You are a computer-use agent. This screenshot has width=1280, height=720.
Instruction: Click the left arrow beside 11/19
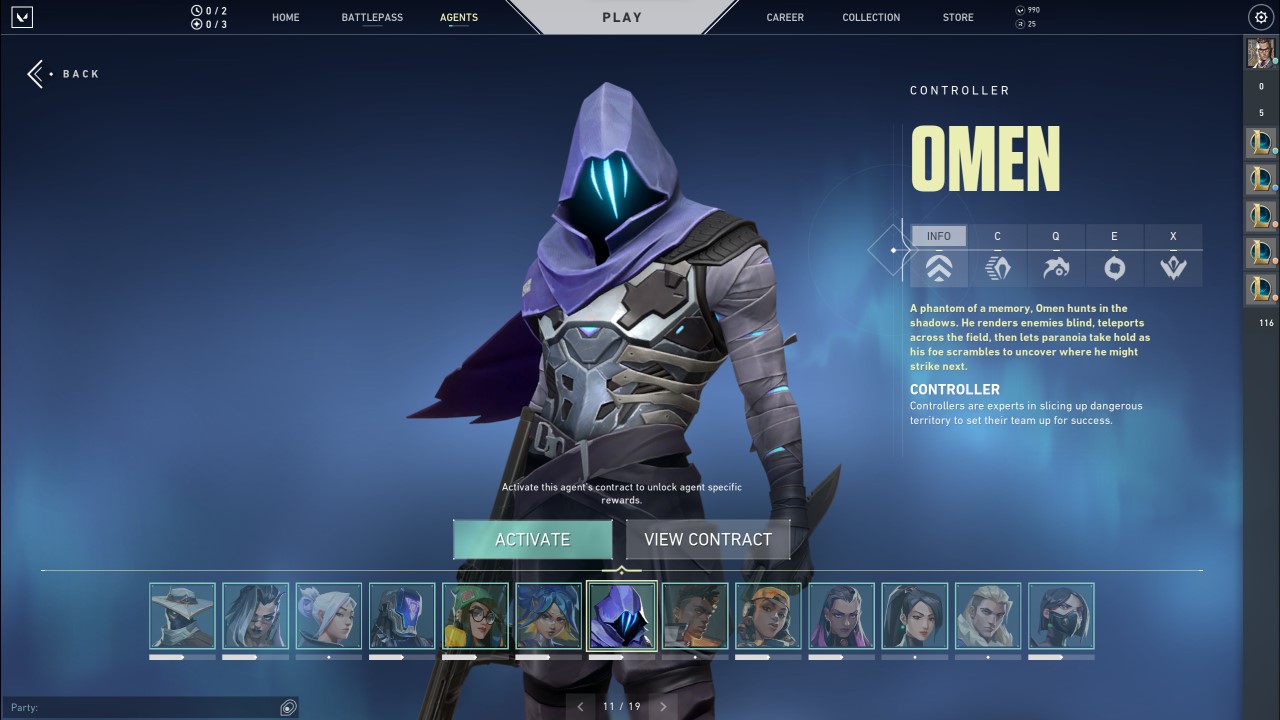click(581, 706)
